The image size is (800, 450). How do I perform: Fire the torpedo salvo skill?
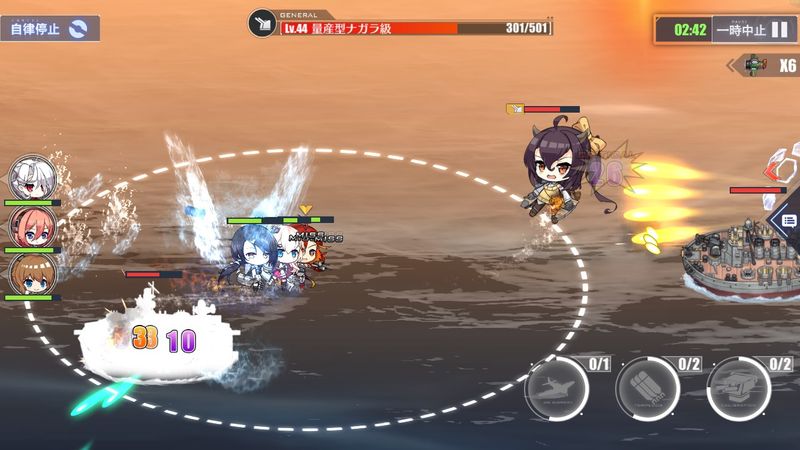[x=647, y=388]
